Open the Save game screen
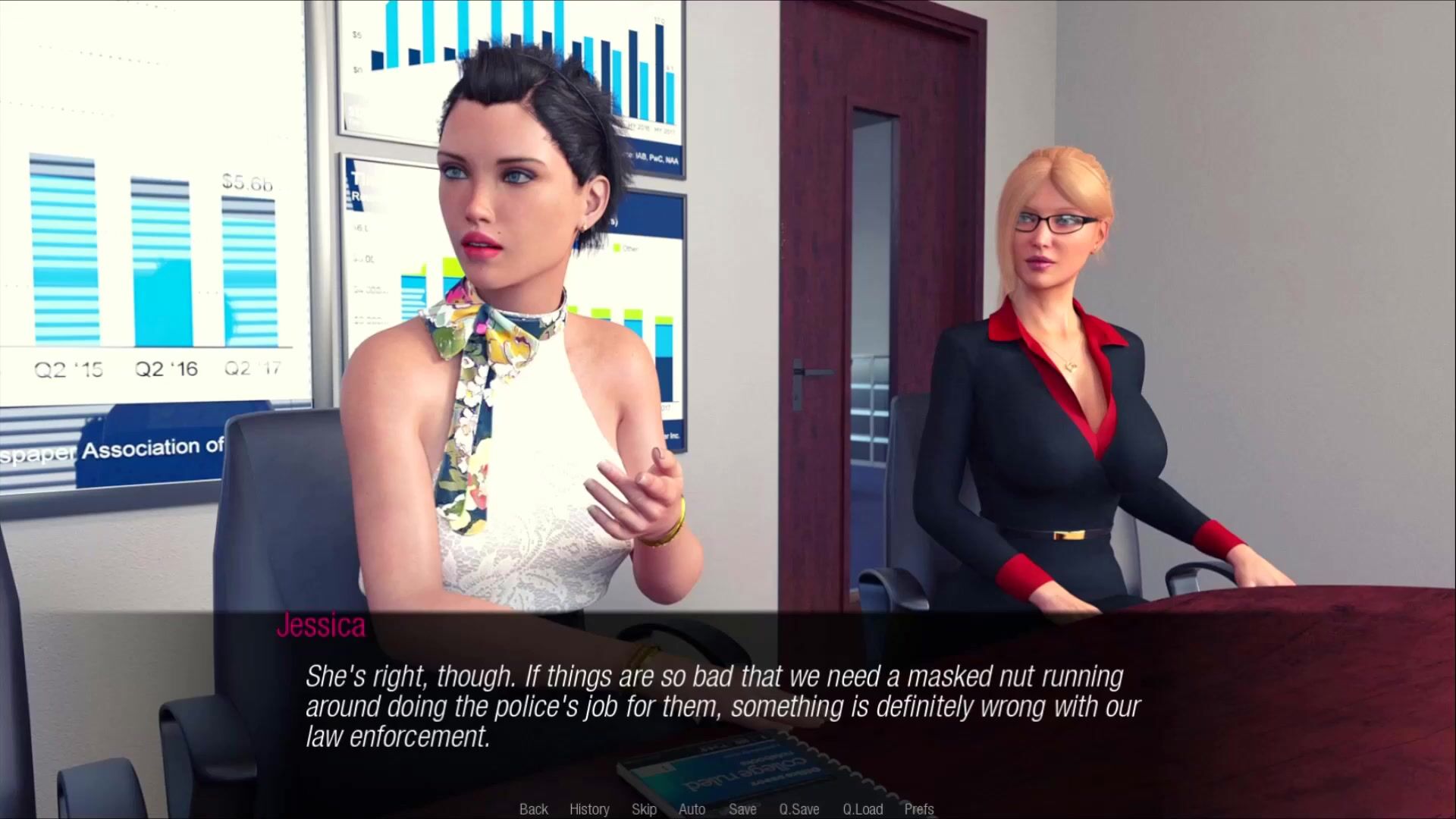Screen dimensions: 1456x819 (x=742, y=809)
